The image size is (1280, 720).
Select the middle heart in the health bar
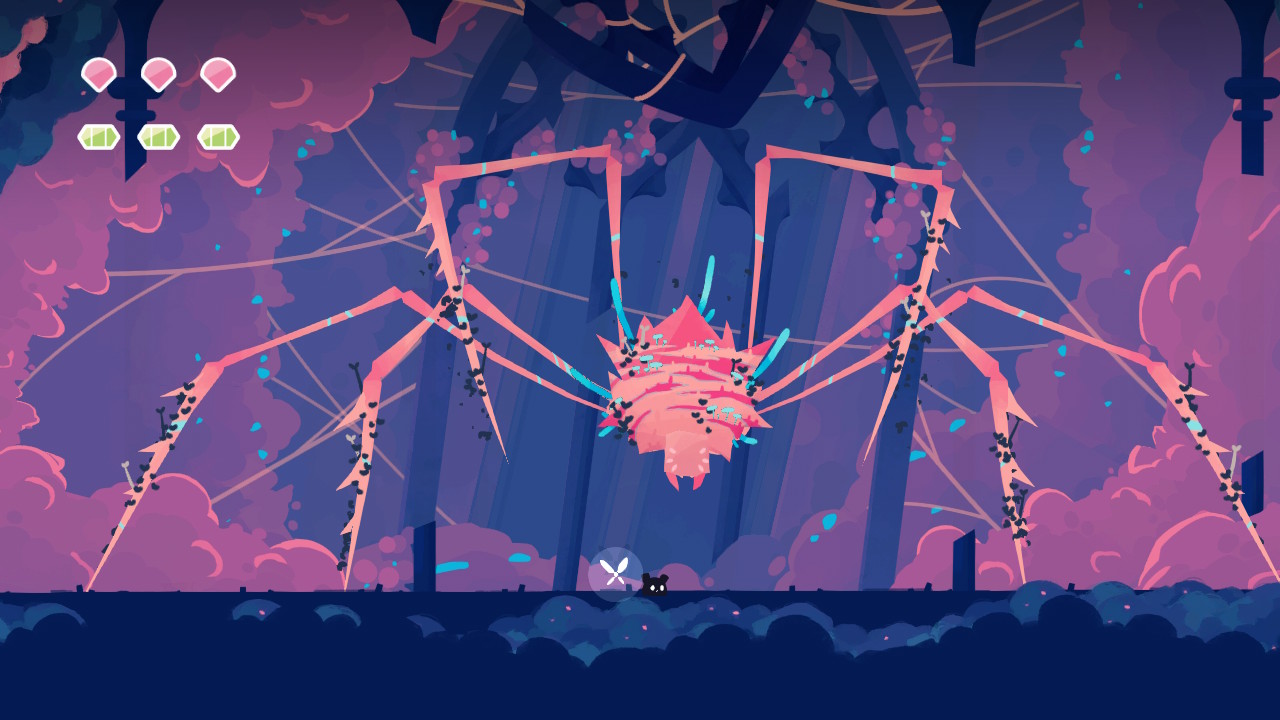point(158,73)
